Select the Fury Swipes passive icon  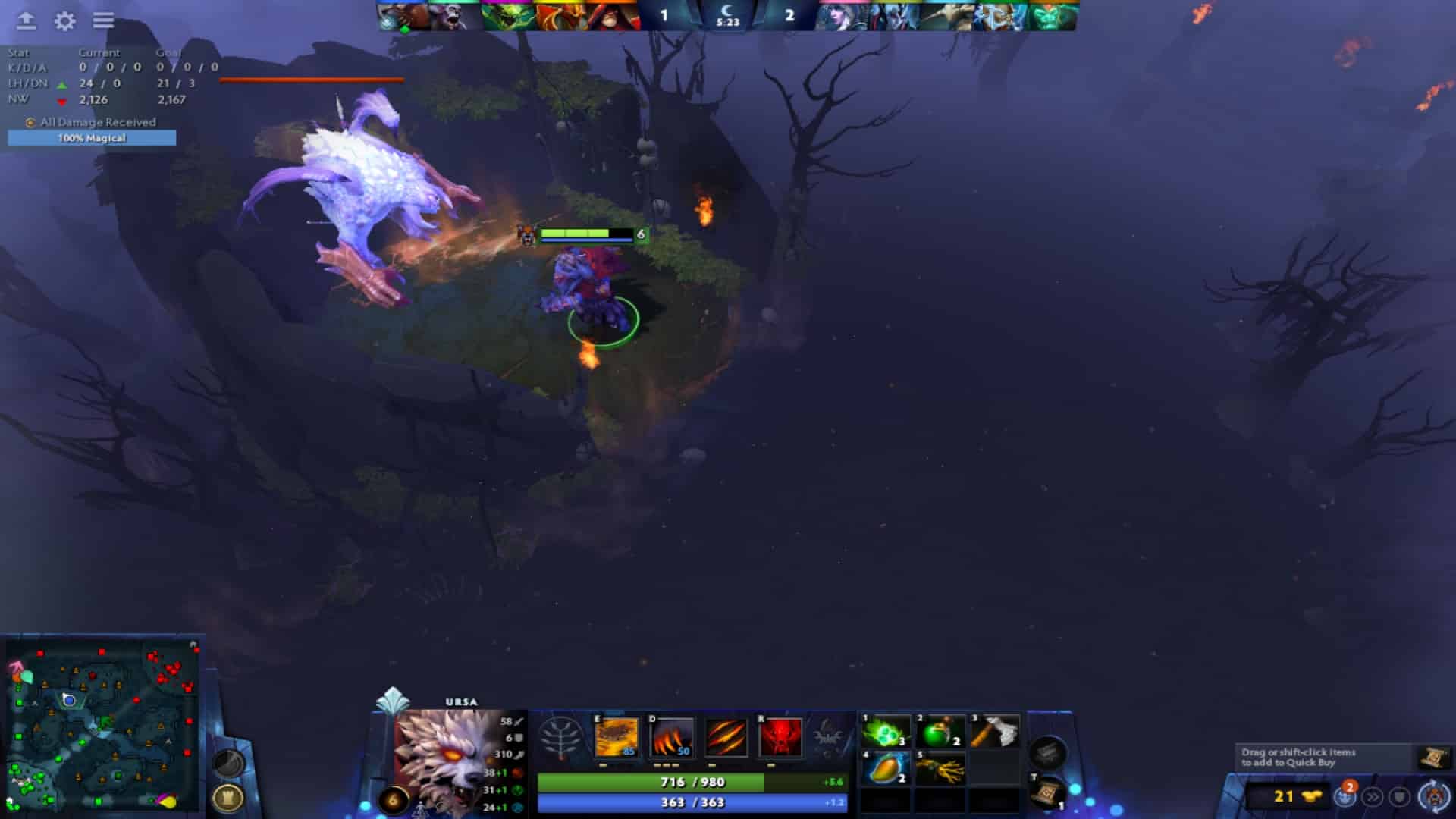[x=724, y=736]
